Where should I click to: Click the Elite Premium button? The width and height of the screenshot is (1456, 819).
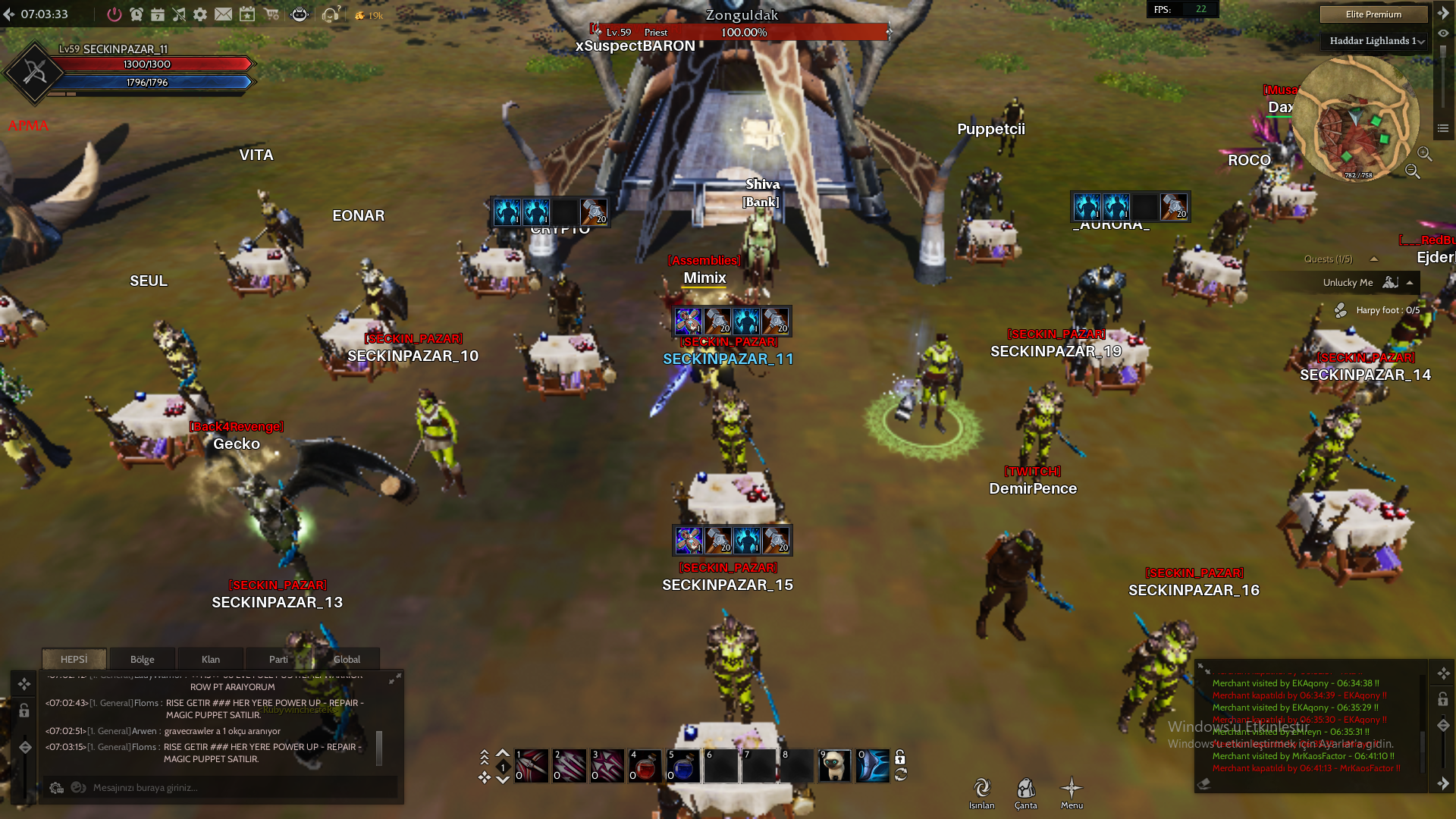(x=1373, y=14)
